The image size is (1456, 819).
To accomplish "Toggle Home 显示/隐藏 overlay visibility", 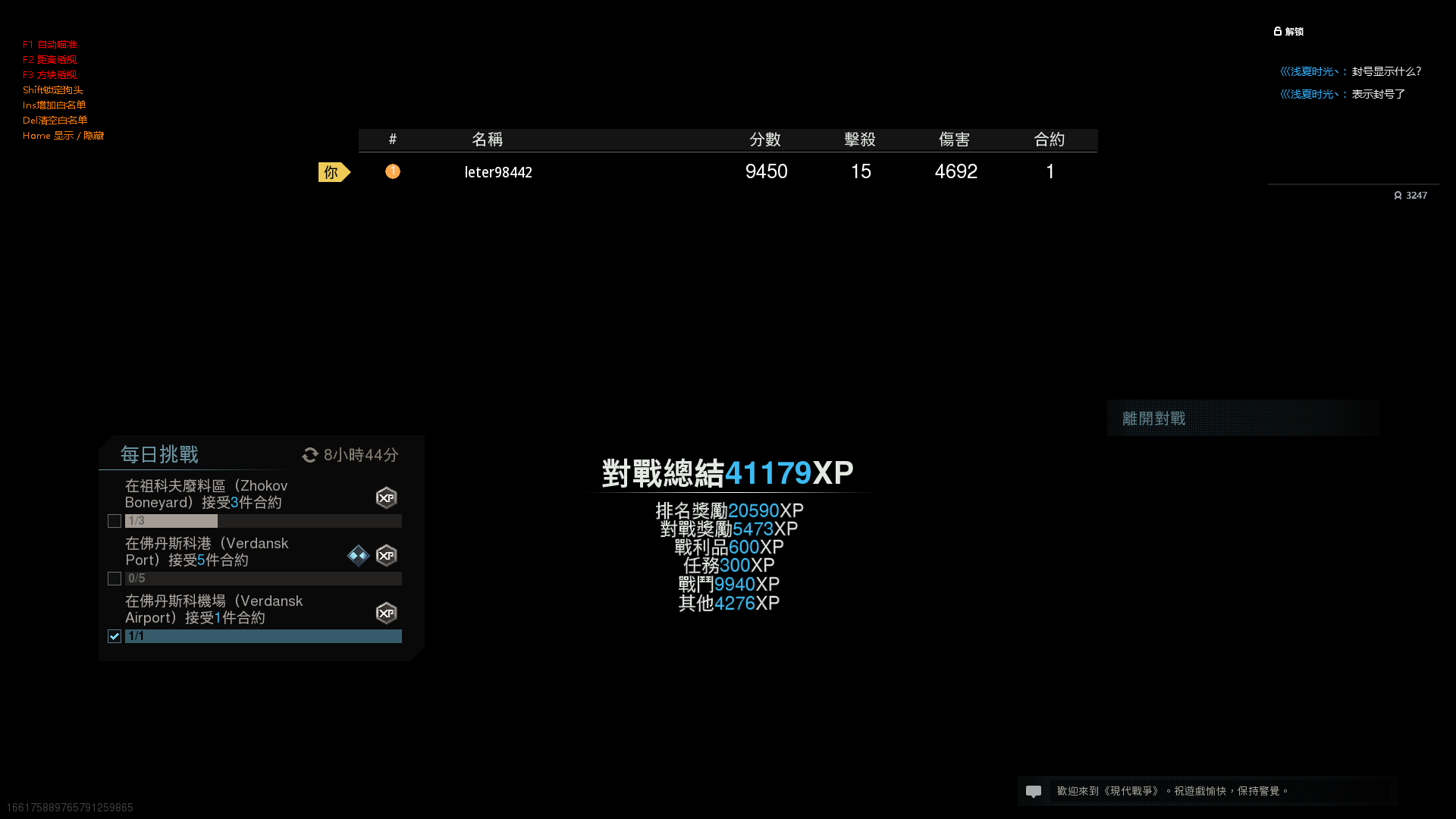I will (64, 135).
